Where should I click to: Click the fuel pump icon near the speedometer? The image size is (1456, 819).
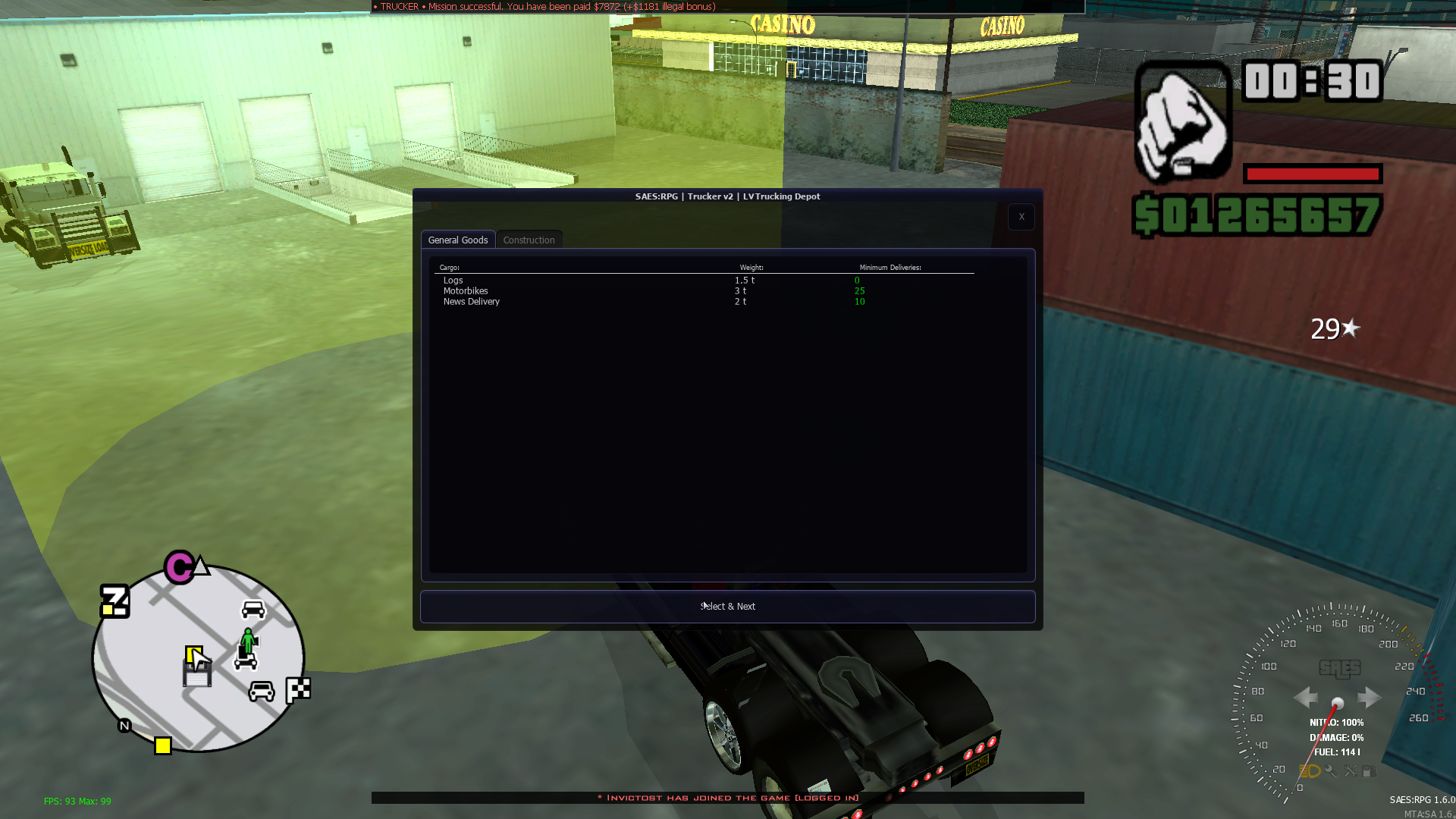click(1370, 771)
